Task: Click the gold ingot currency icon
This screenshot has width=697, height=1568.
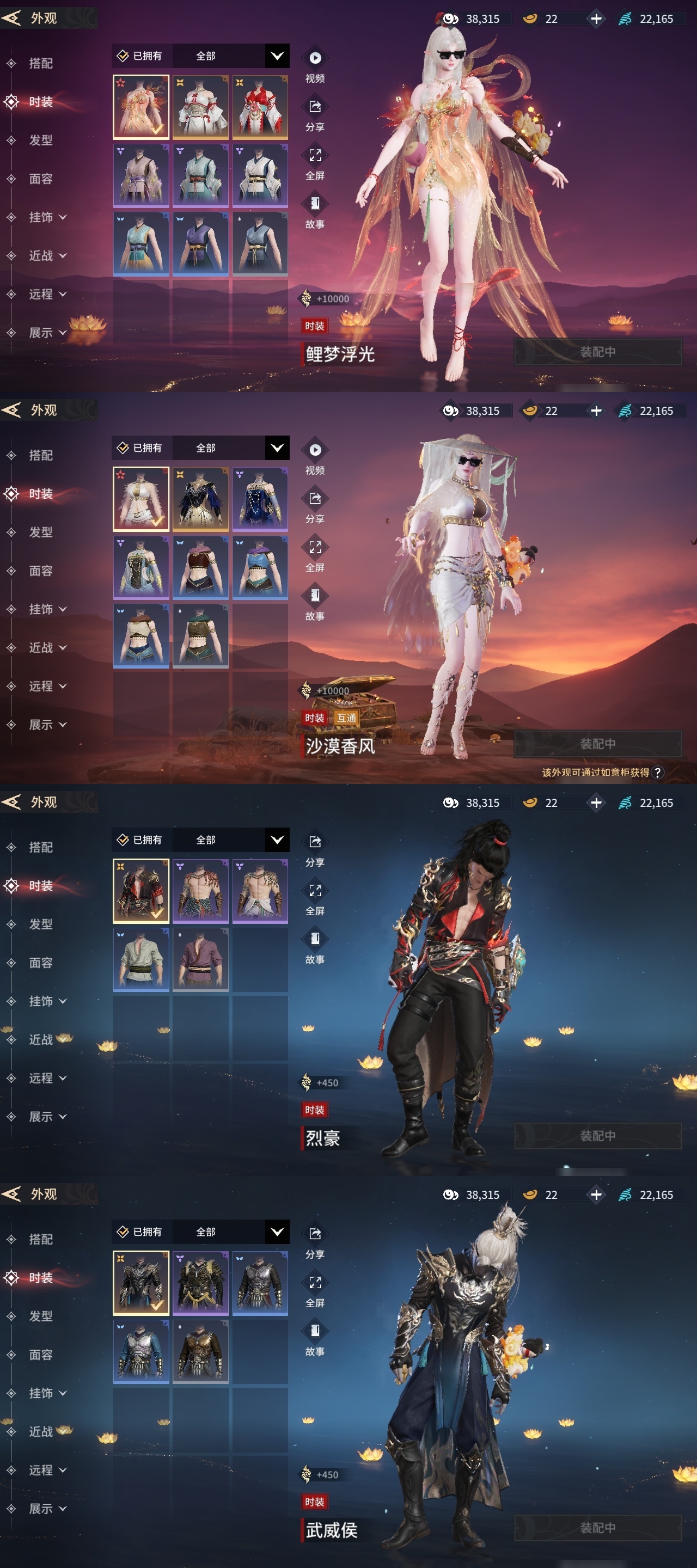Action: tap(530, 19)
